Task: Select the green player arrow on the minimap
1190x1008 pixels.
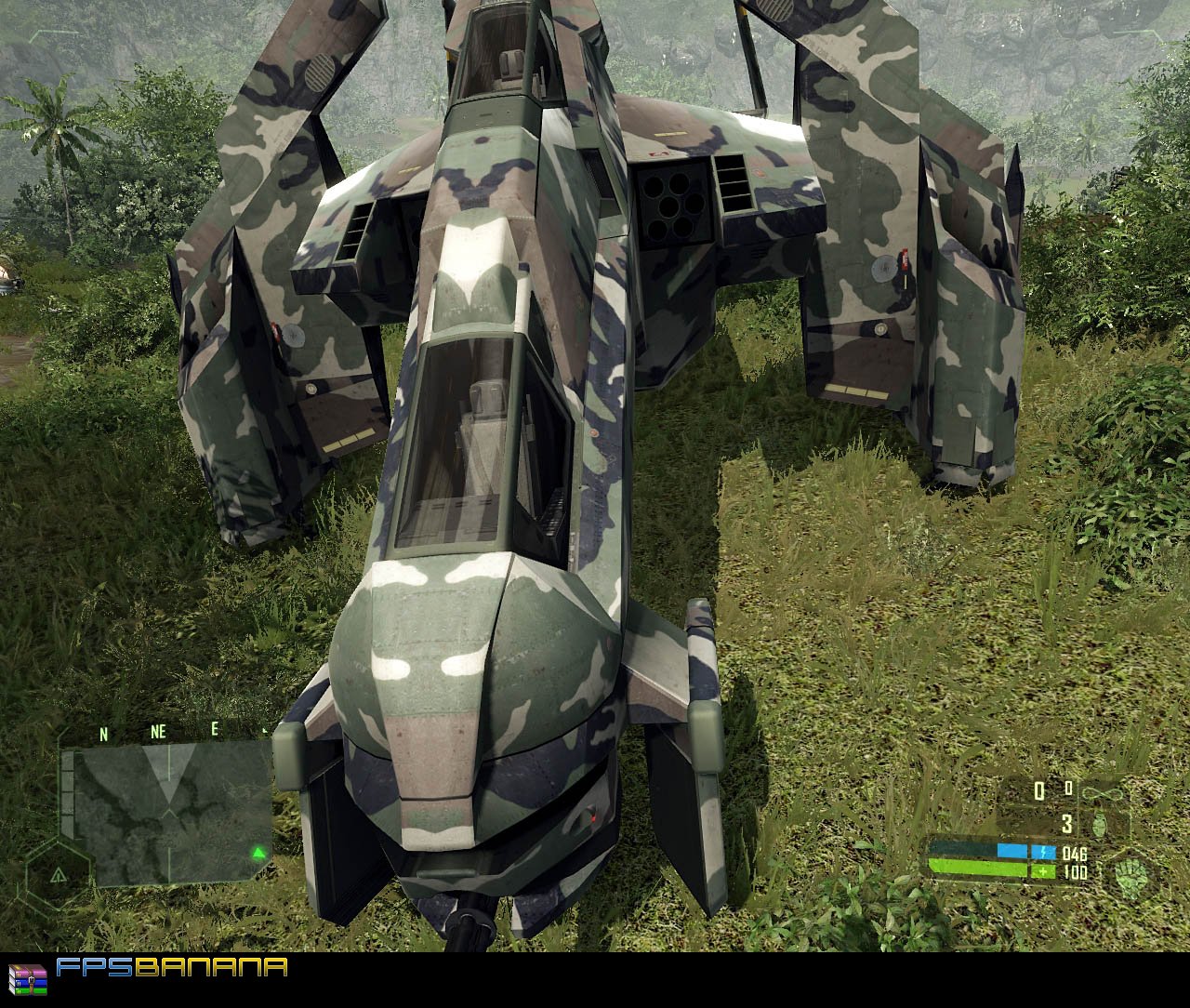Action: pyautogui.click(x=258, y=854)
